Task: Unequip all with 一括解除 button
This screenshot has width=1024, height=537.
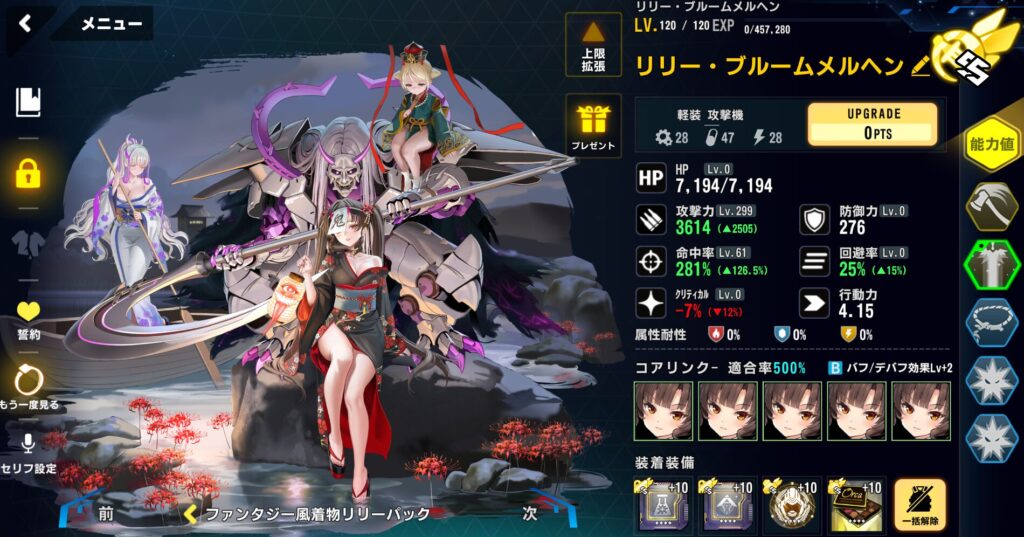Action: (920, 505)
